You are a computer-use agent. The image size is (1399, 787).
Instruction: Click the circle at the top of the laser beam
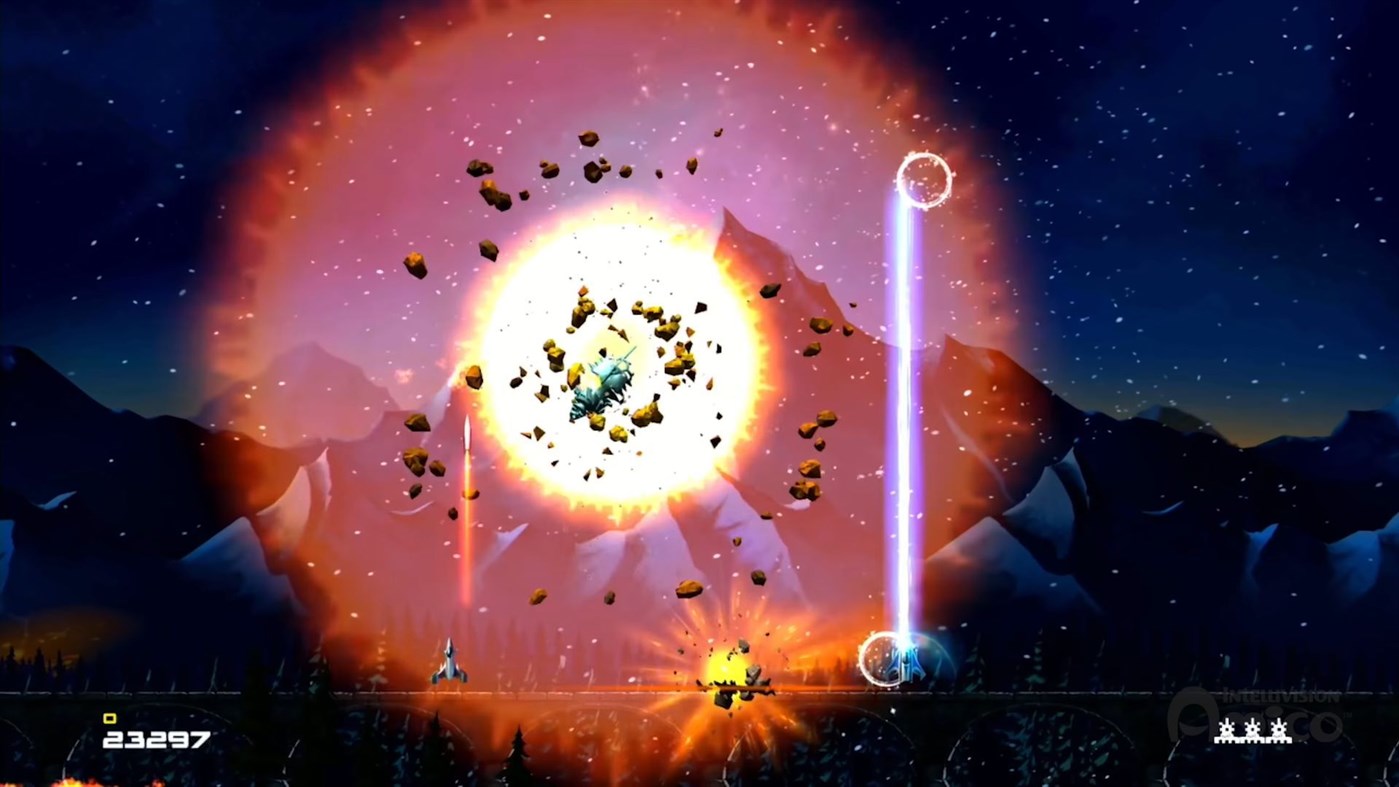coord(925,178)
